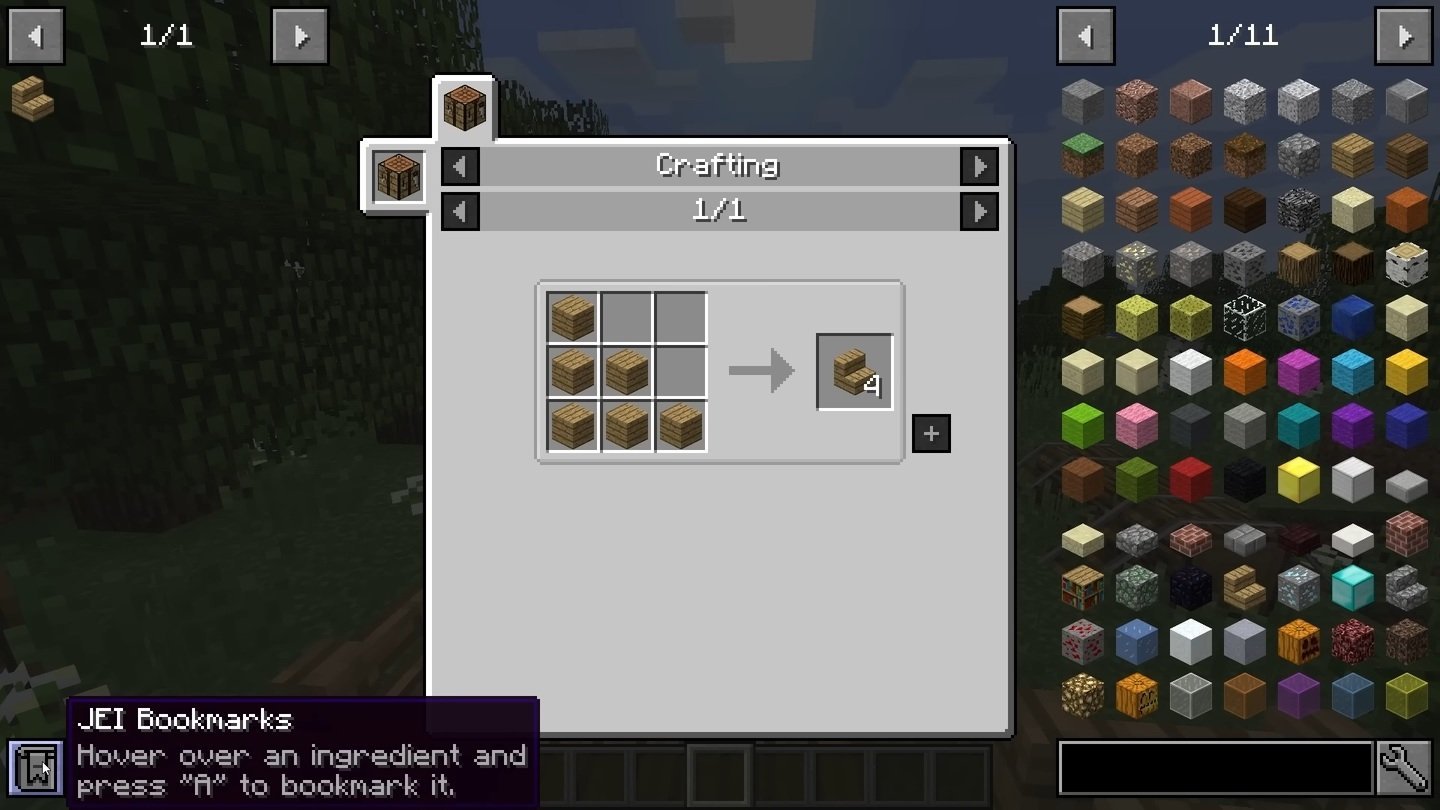Image resolution: width=1440 pixels, height=810 pixels.
Task: Open JEI config with wrench button
Action: click(x=1403, y=769)
